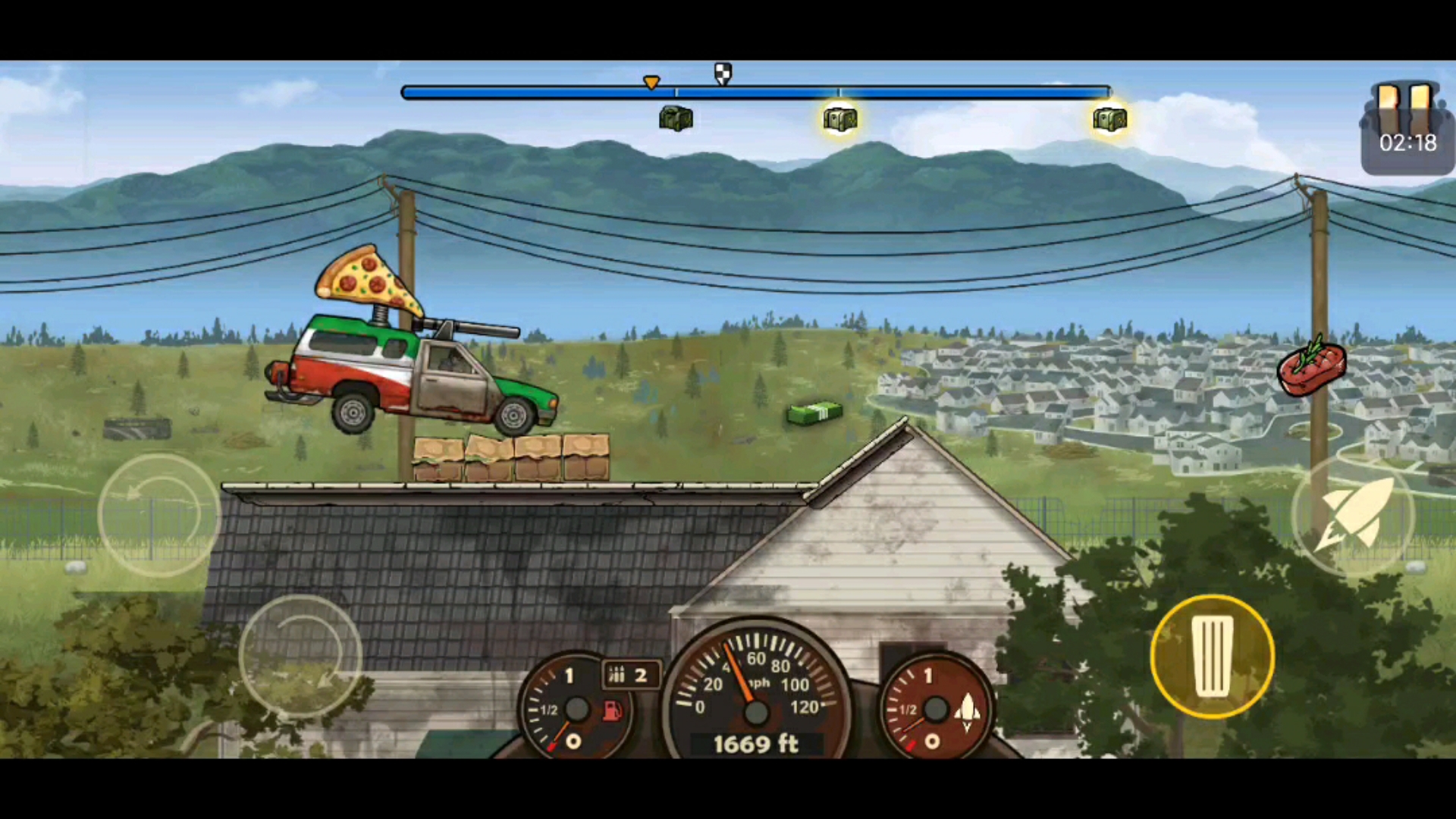Tilt the car backward with the counterclockwise arrow
The width and height of the screenshot is (1456, 819).
[159, 516]
